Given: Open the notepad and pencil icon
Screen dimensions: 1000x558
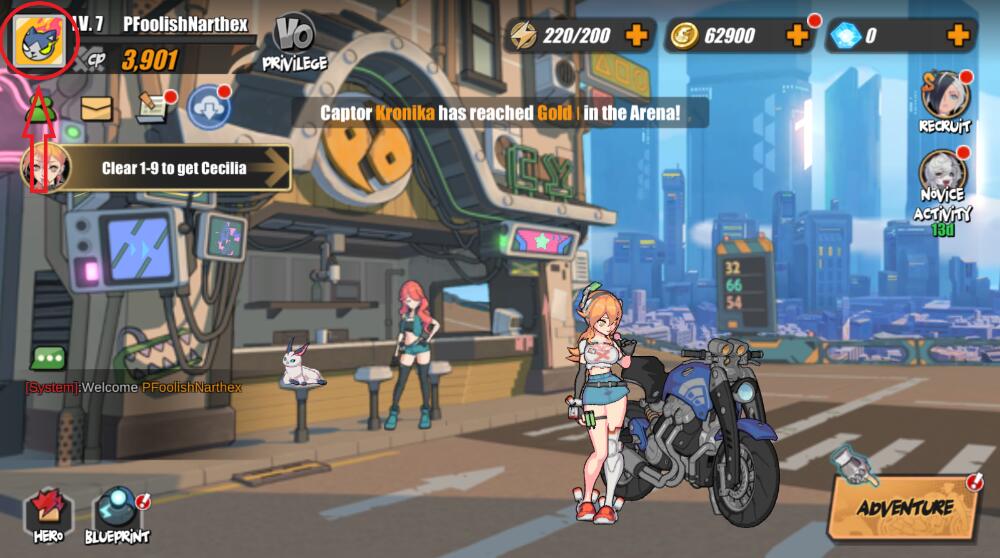Looking at the screenshot, I should 152,107.
